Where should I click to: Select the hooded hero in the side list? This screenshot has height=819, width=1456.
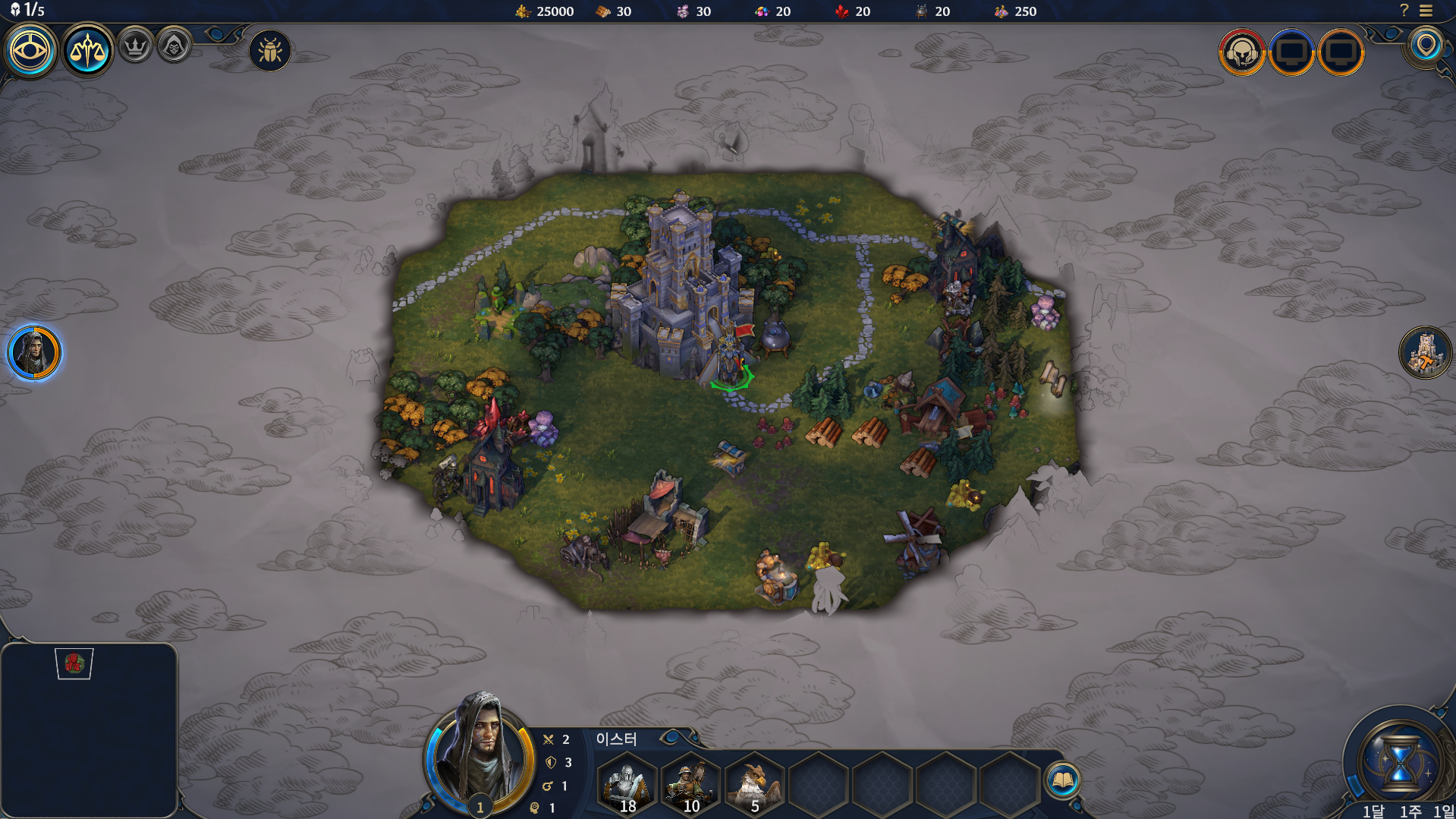click(34, 352)
